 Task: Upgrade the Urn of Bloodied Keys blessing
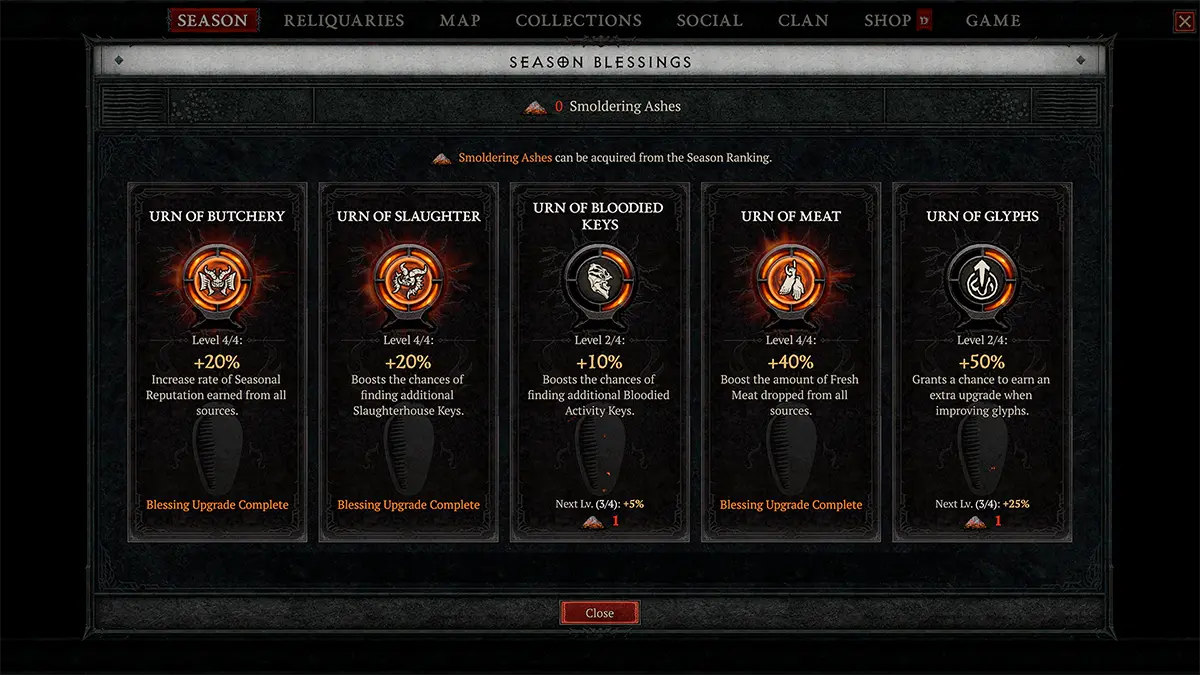coord(600,279)
